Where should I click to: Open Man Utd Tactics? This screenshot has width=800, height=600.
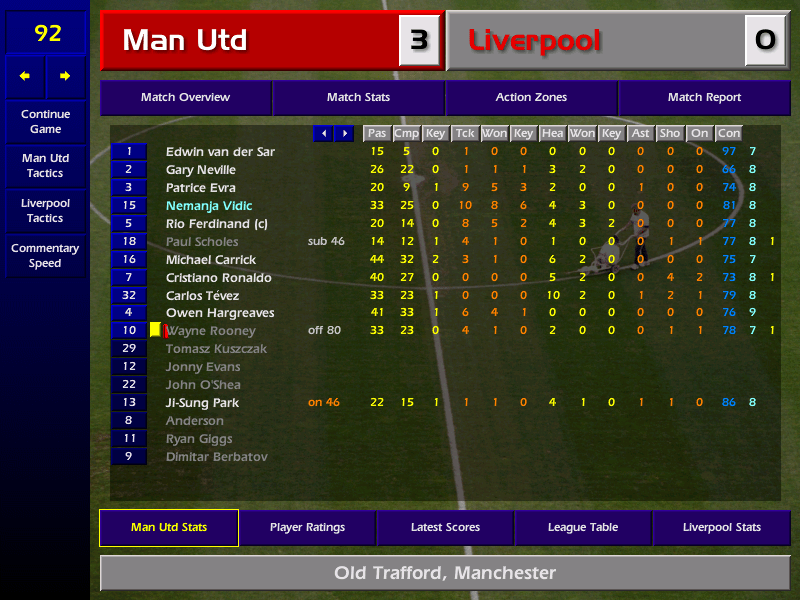click(x=45, y=165)
